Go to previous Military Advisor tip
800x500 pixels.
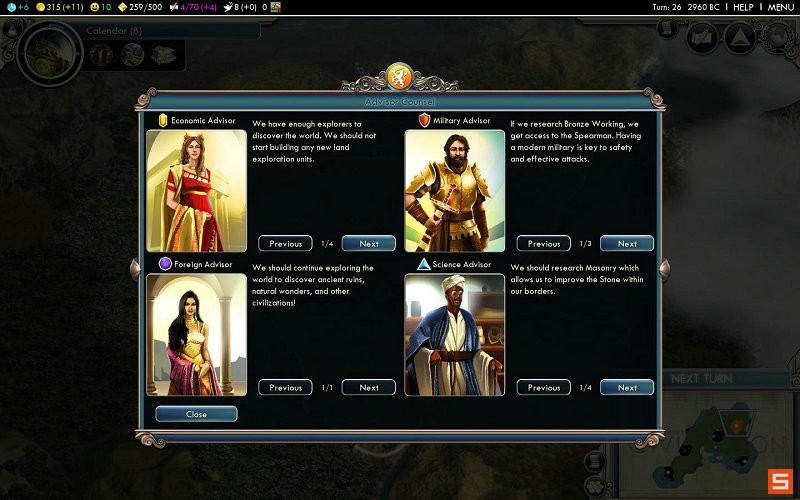(x=544, y=243)
